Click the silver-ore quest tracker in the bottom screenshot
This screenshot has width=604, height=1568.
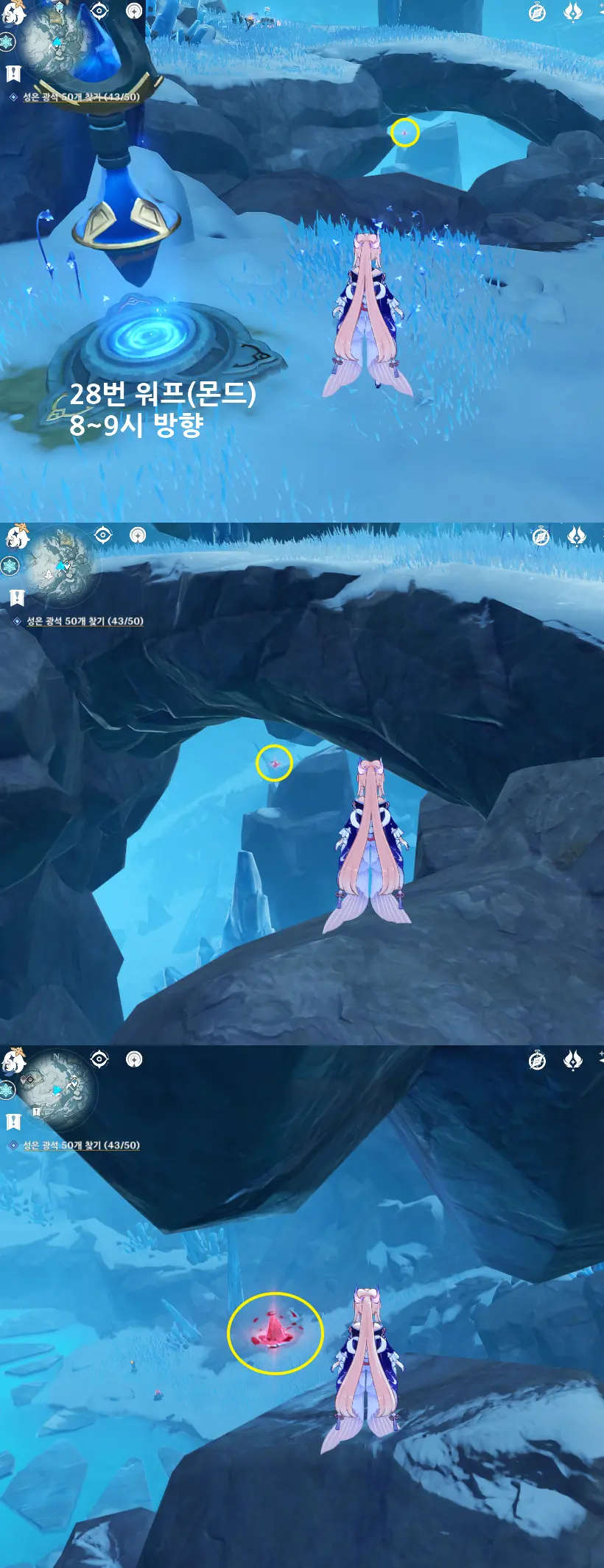(81, 1145)
